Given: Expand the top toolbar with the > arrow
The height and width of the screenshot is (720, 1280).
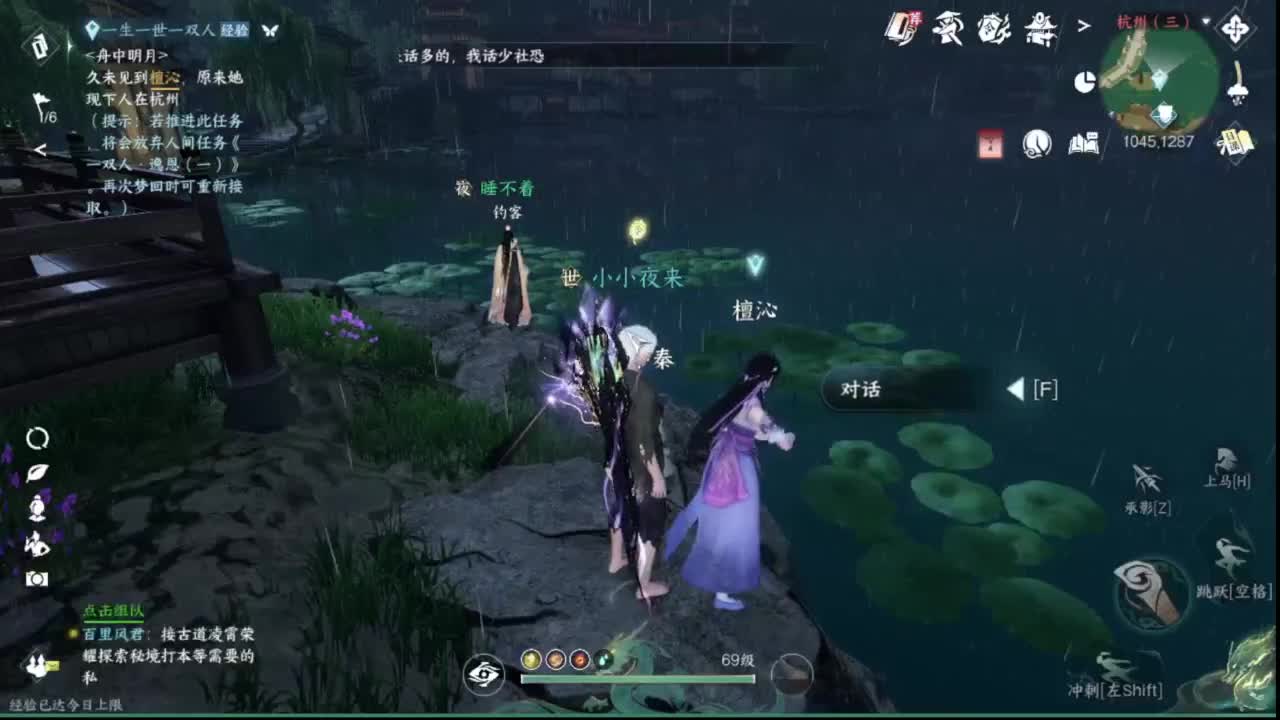Looking at the screenshot, I should tap(1083, 27).
